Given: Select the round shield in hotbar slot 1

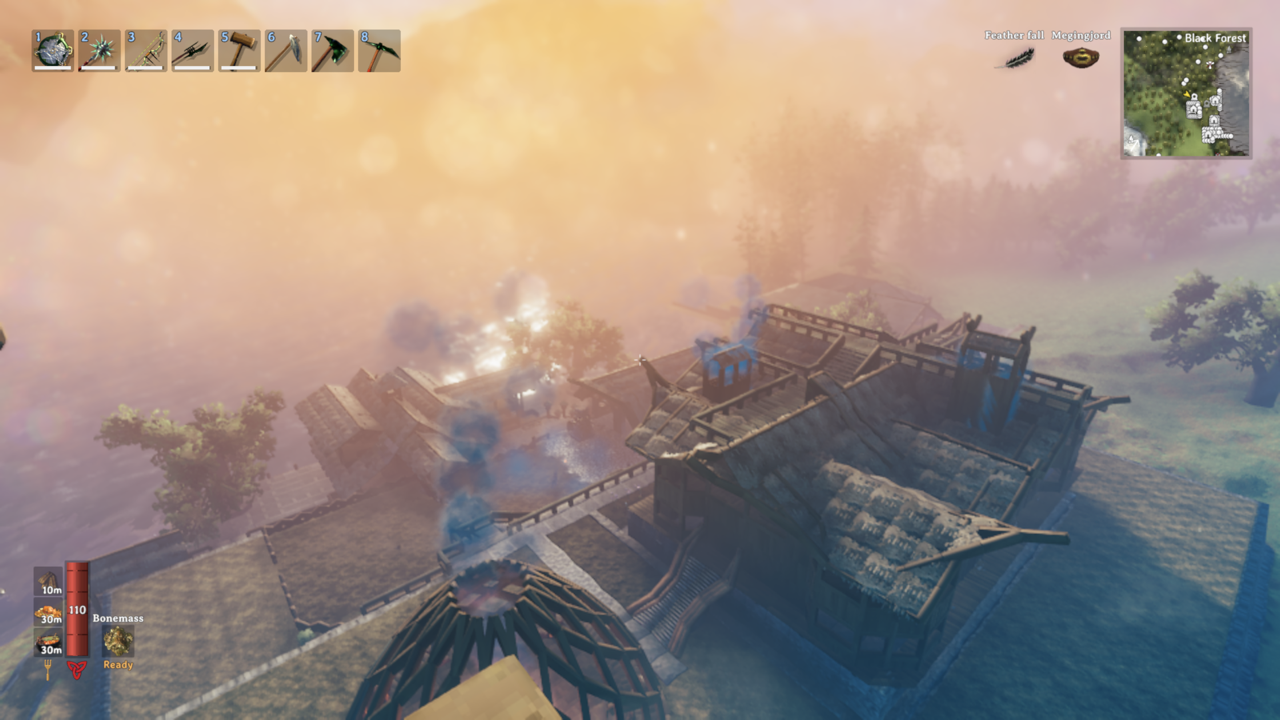Looking at the screenshot, I should click(52, 50).
